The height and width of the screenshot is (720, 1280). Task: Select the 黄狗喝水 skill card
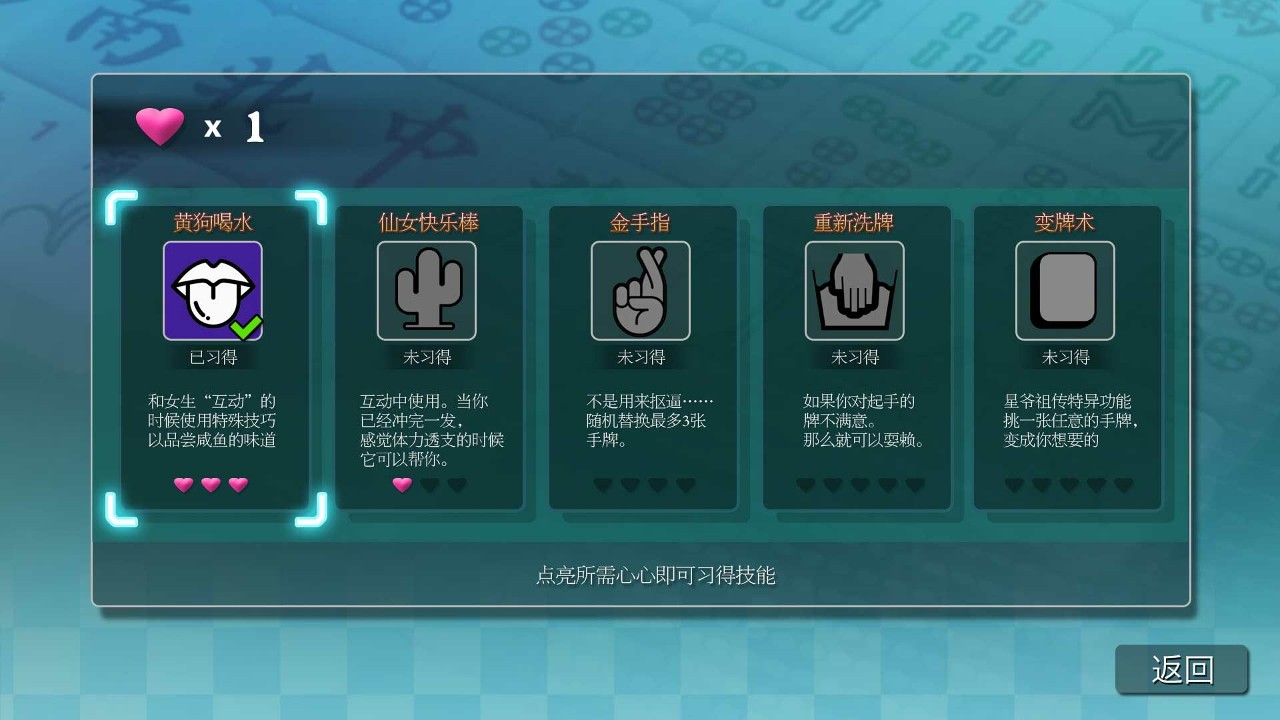pos(213,291)
